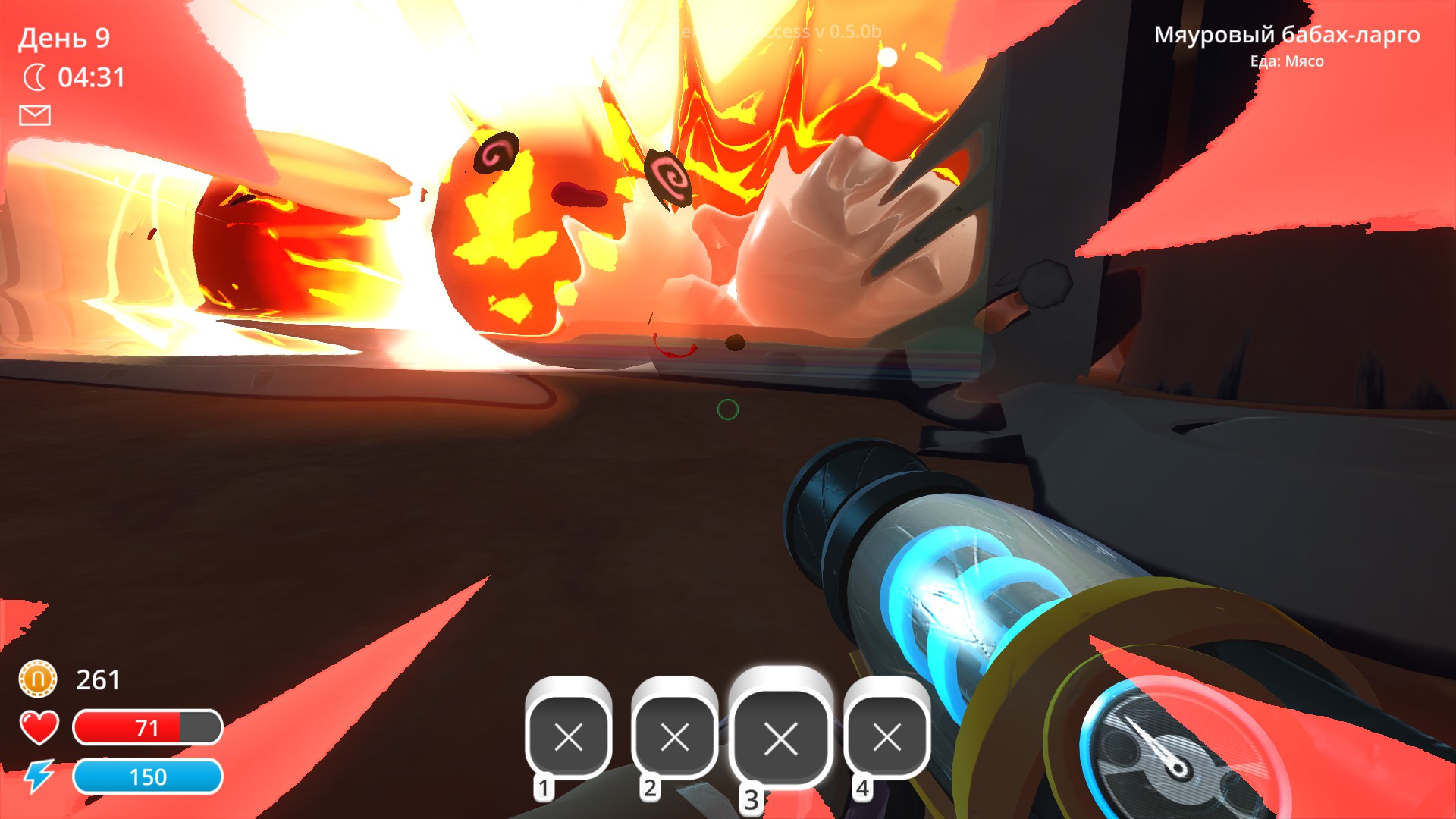Click the empty slot icon in slot 1
This screenshot has width=1456, height=819.
pyautogui.click(x=567, y=736)
